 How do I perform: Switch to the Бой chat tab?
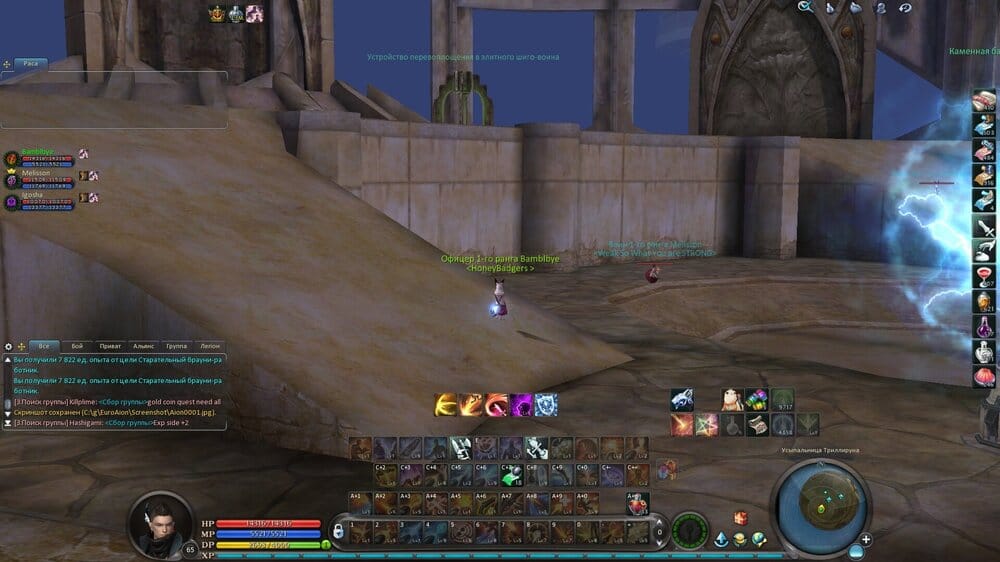coord(77,345)
